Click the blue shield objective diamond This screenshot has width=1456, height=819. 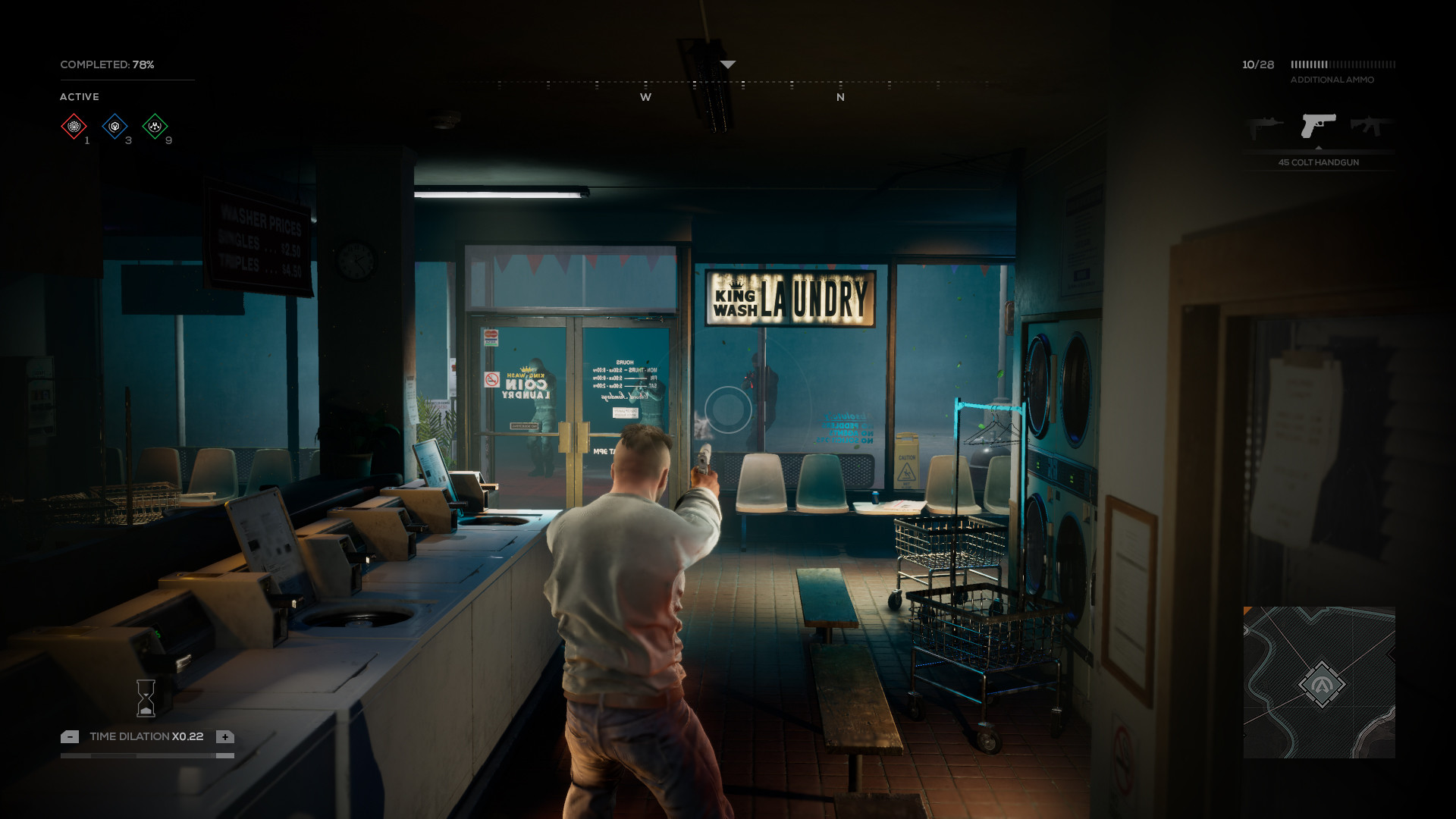115,127
